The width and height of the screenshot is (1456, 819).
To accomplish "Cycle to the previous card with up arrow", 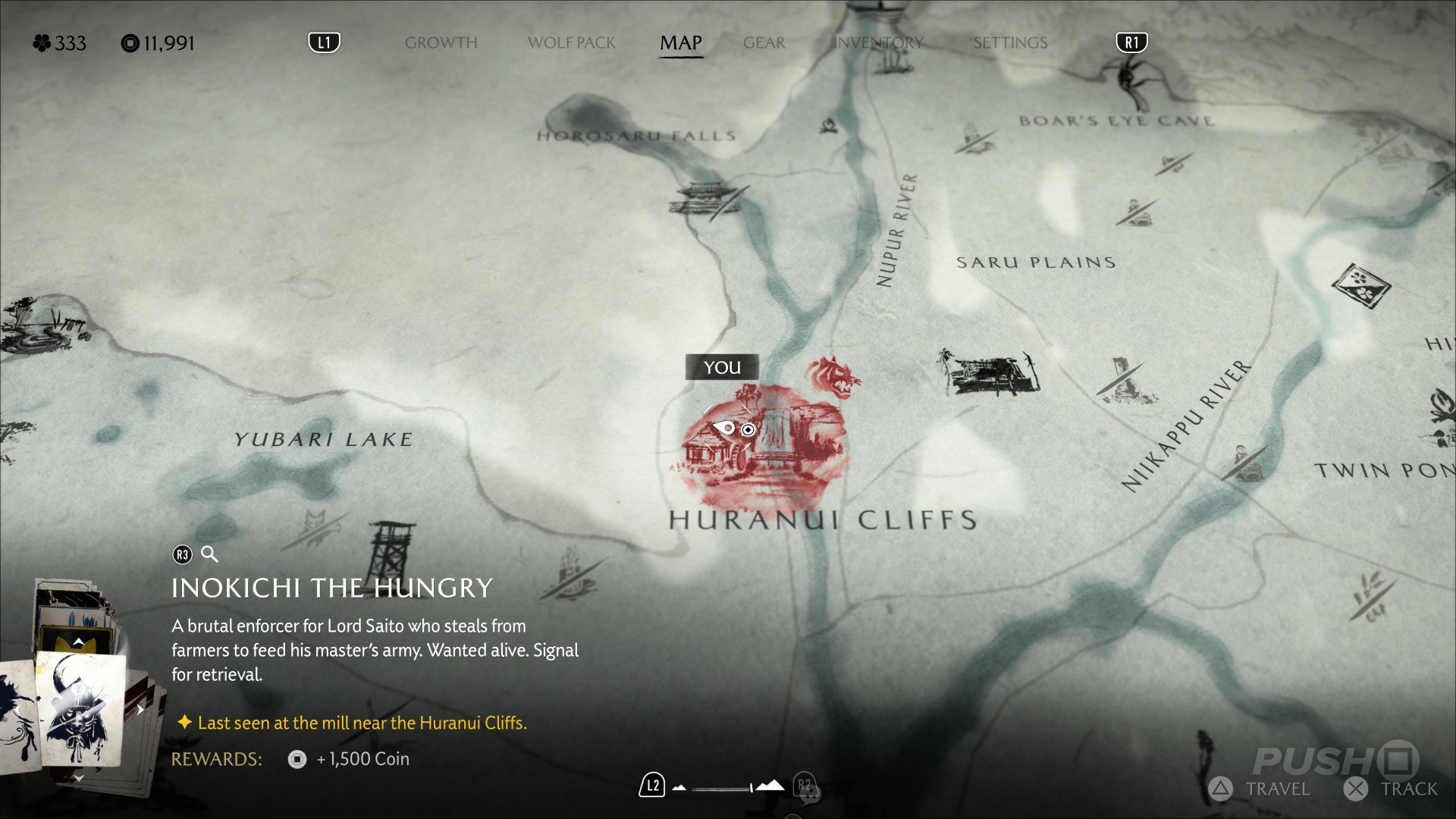I will tap(78, 642).
